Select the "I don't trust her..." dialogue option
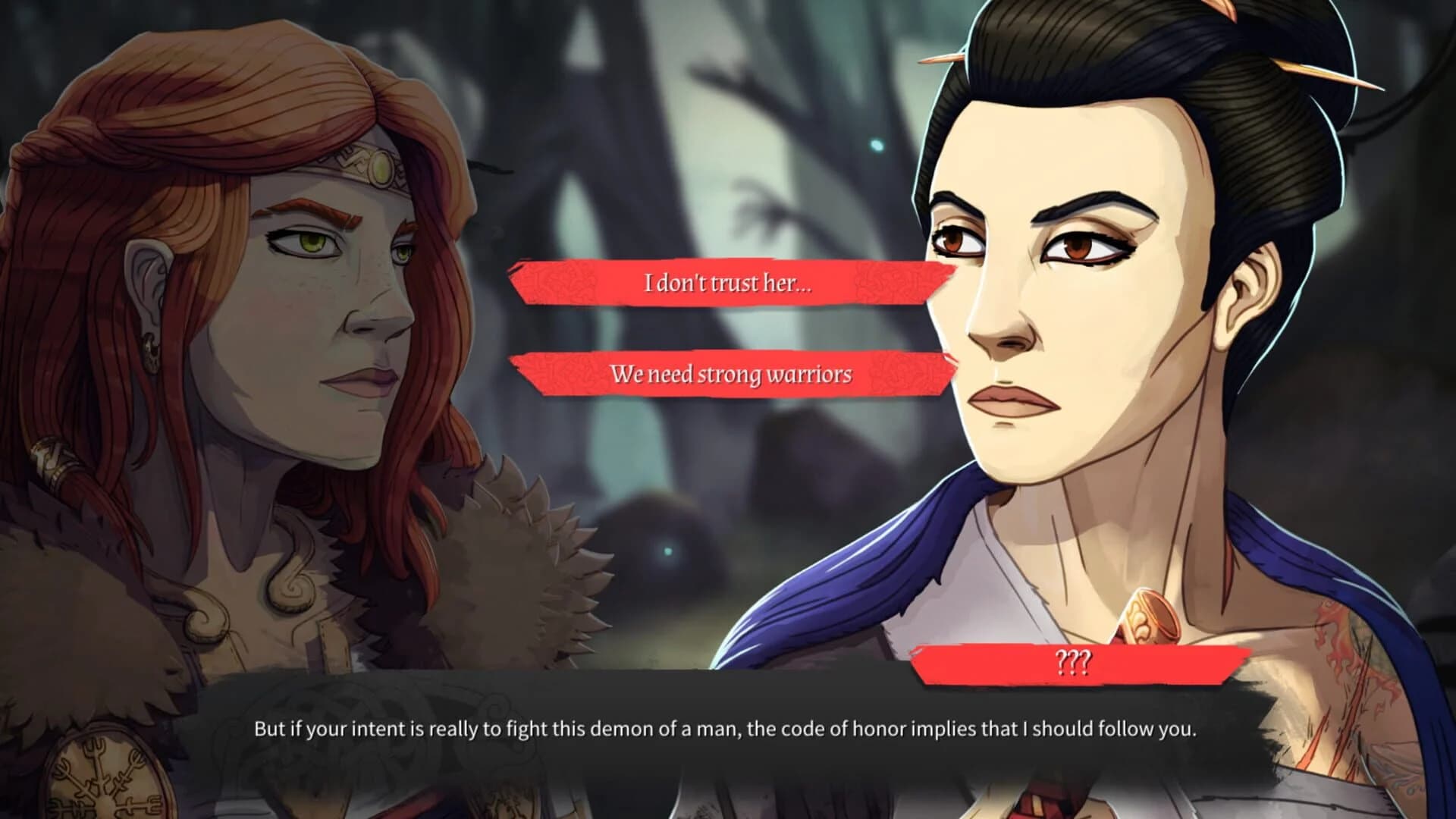 [x=728, y=284]
